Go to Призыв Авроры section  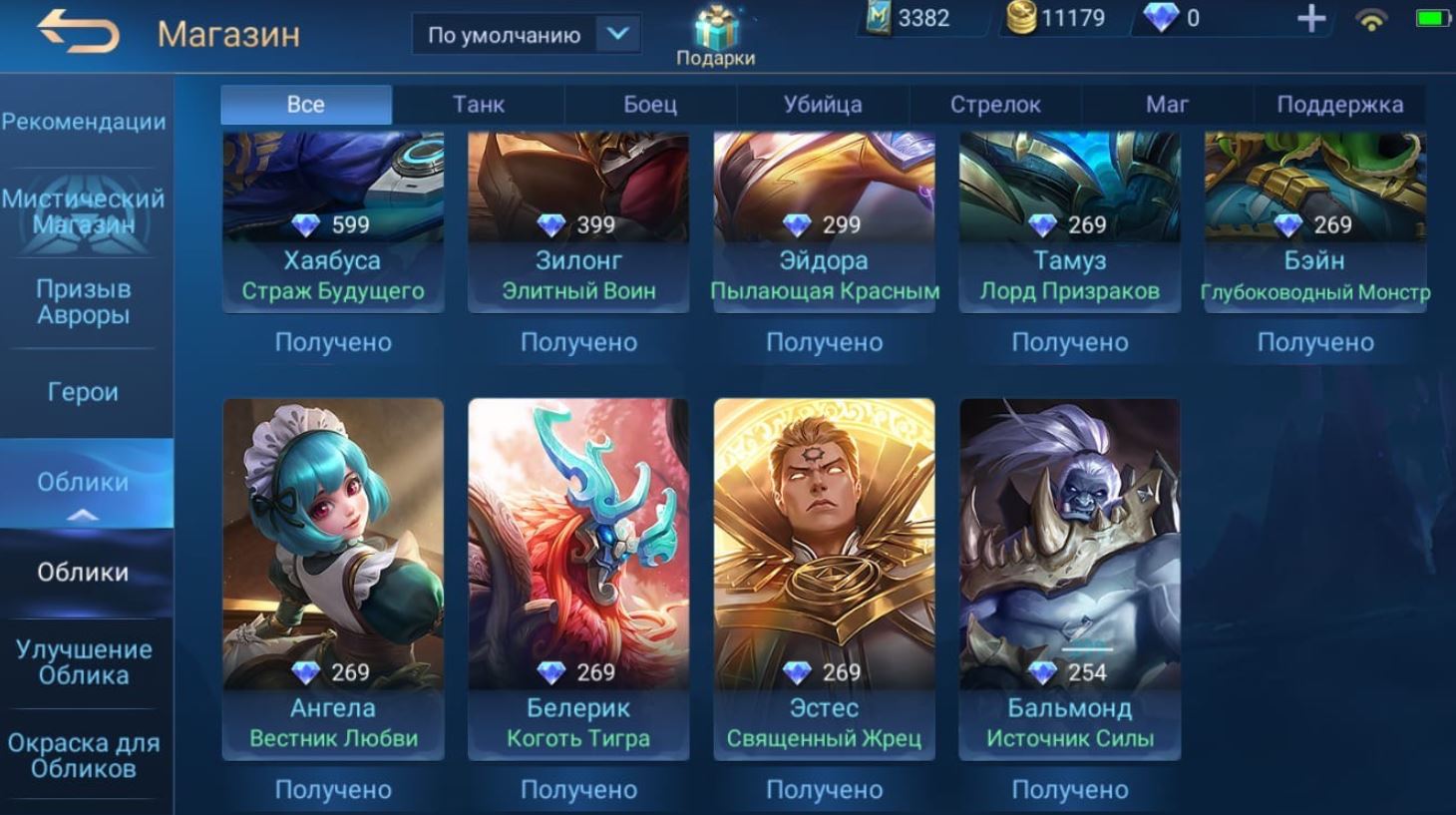84,301
